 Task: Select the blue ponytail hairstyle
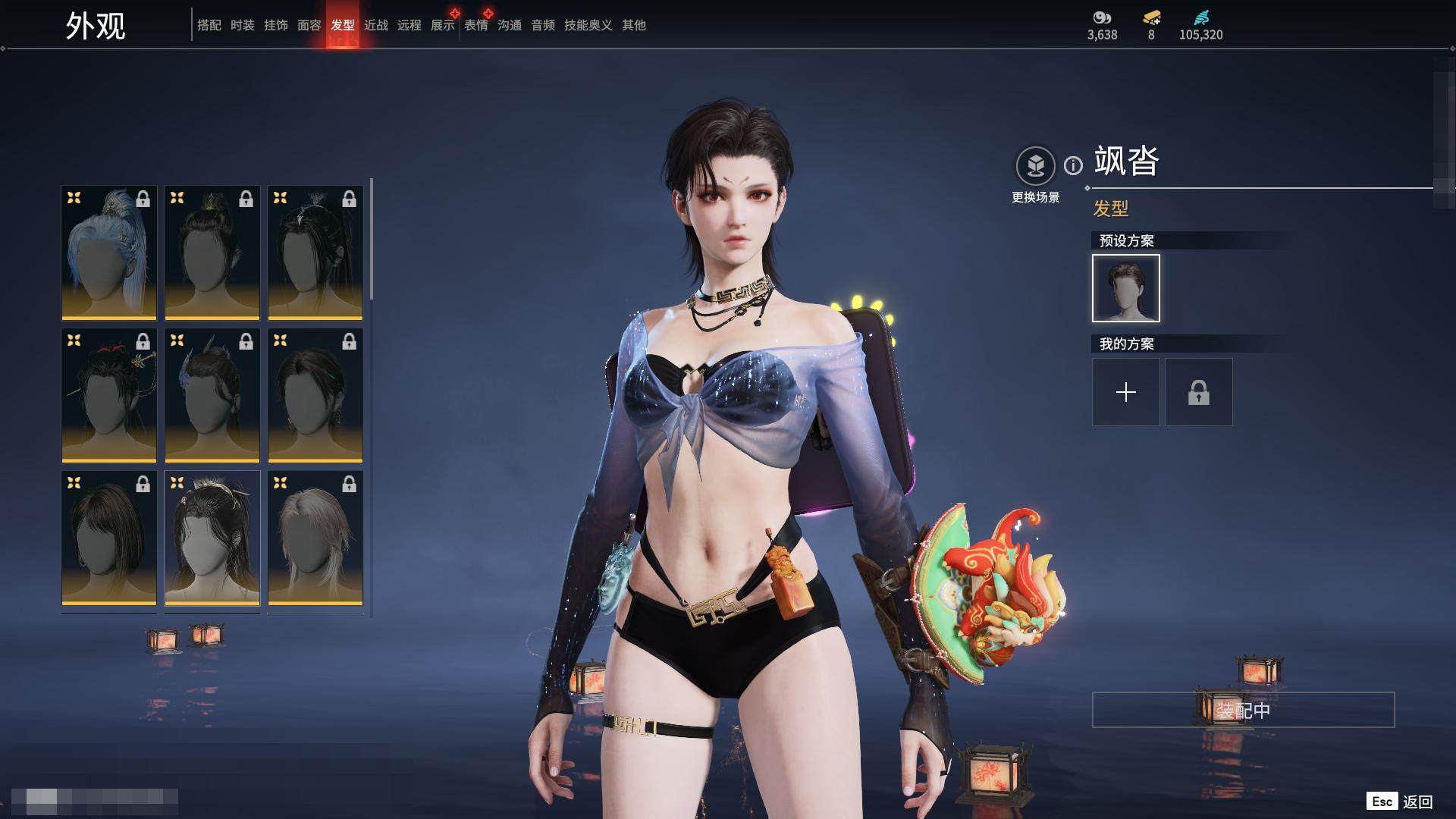tap(109, 253)
